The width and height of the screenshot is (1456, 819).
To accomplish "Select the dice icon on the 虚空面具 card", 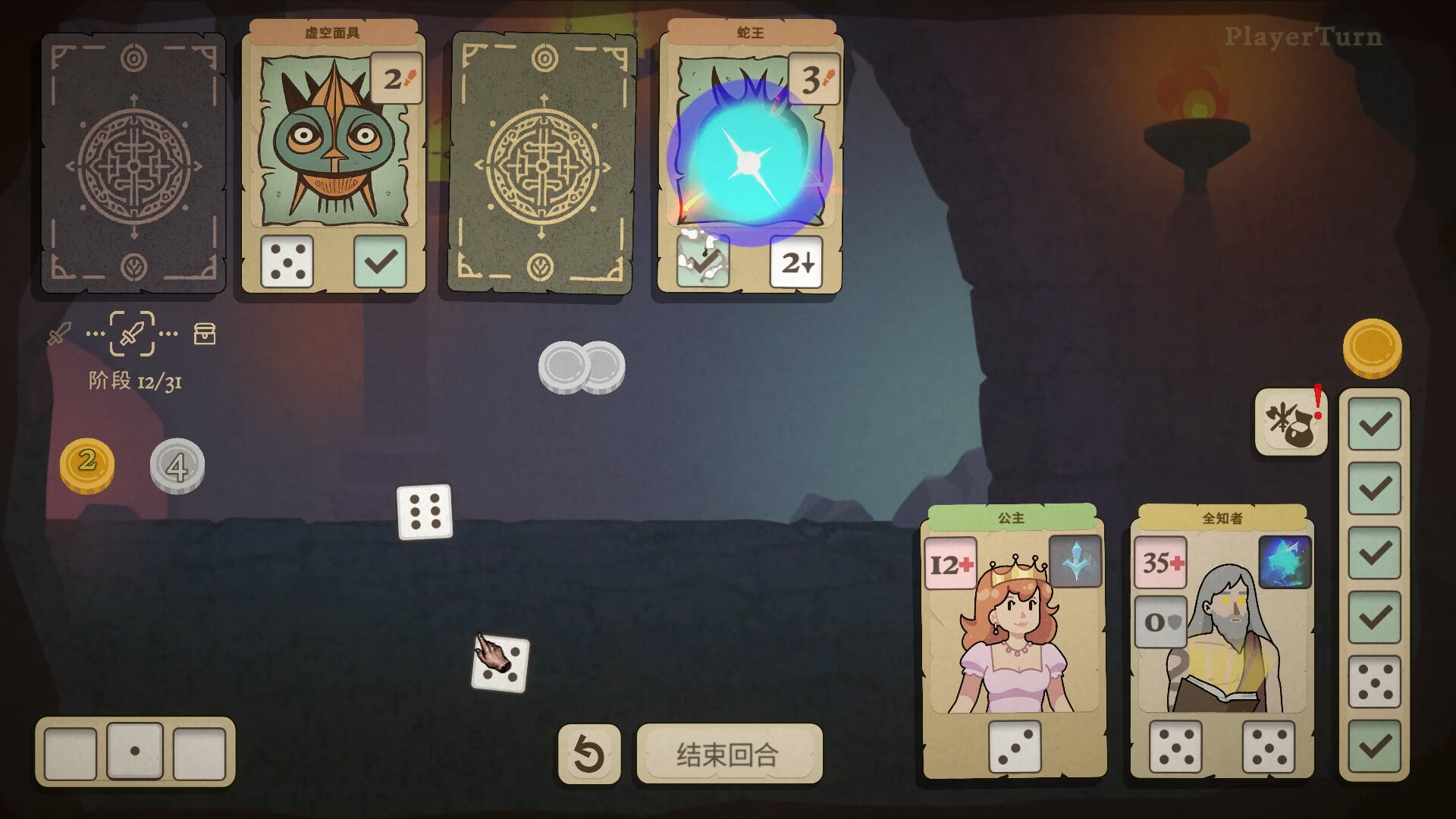I will coord(288,262).
